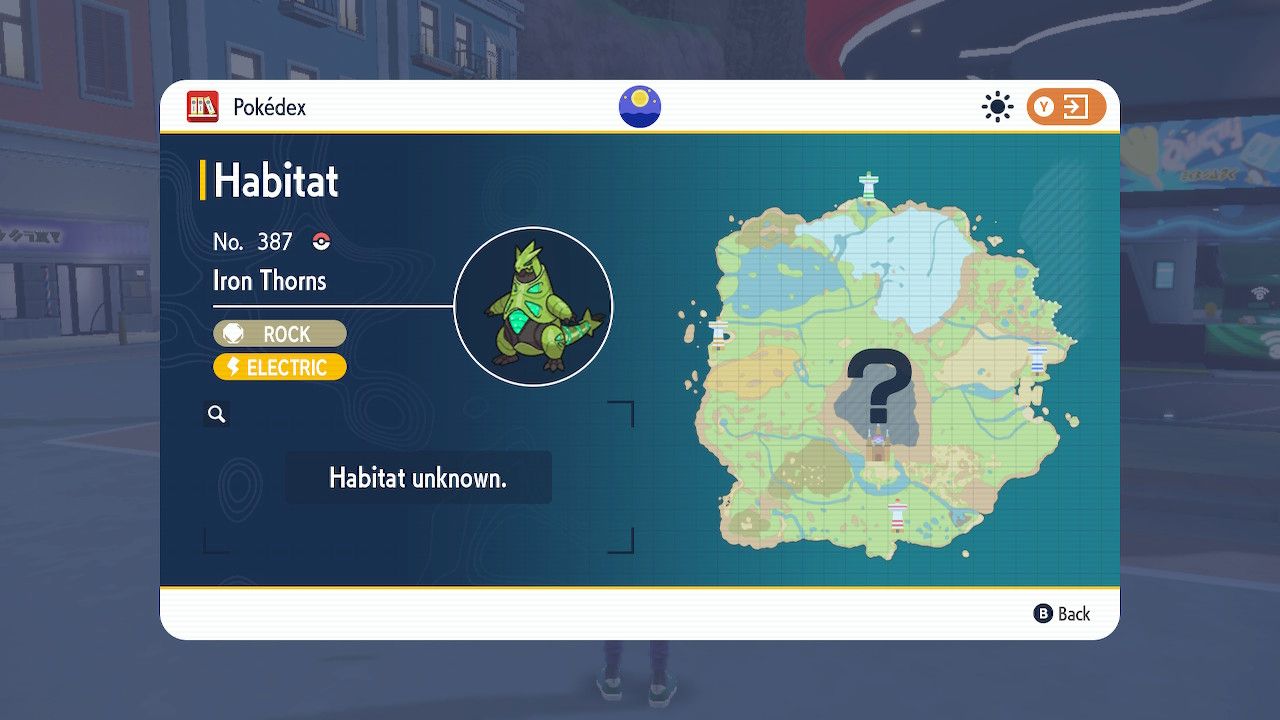Viewport: 1280px width, 720px height.
Task: Select the southern lighthouse marker on the map
Action: [x=898, y=514]
